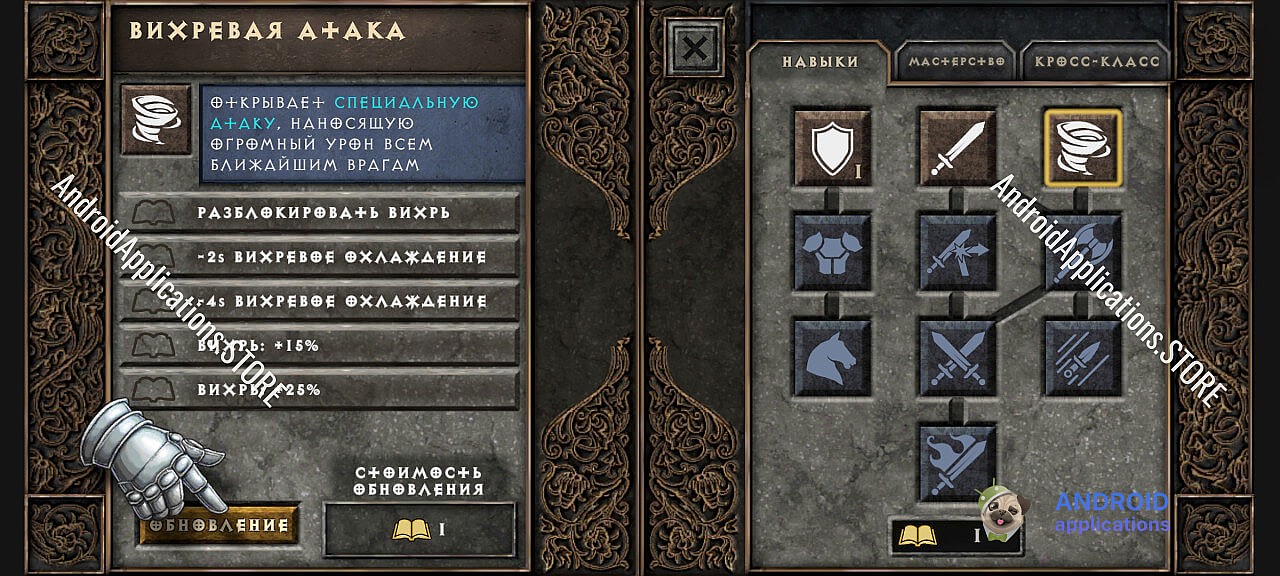Select the single sword skill icon
The width and height of the screenshot is (1280, 576).
(x=957, y=148)
